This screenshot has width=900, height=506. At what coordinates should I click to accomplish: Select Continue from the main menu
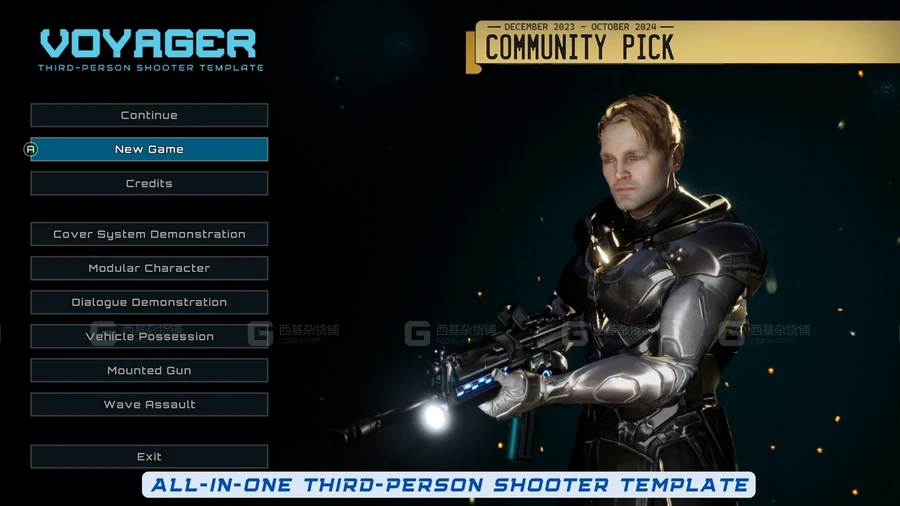pos(149,115)
